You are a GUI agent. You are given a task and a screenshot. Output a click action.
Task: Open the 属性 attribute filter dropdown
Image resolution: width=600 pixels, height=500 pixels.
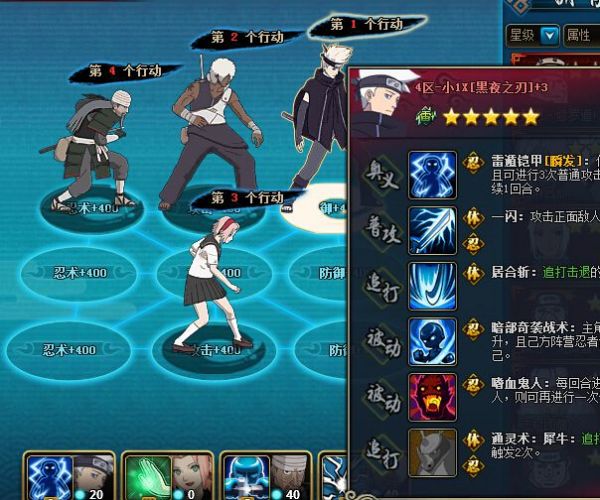pos(580,35)
